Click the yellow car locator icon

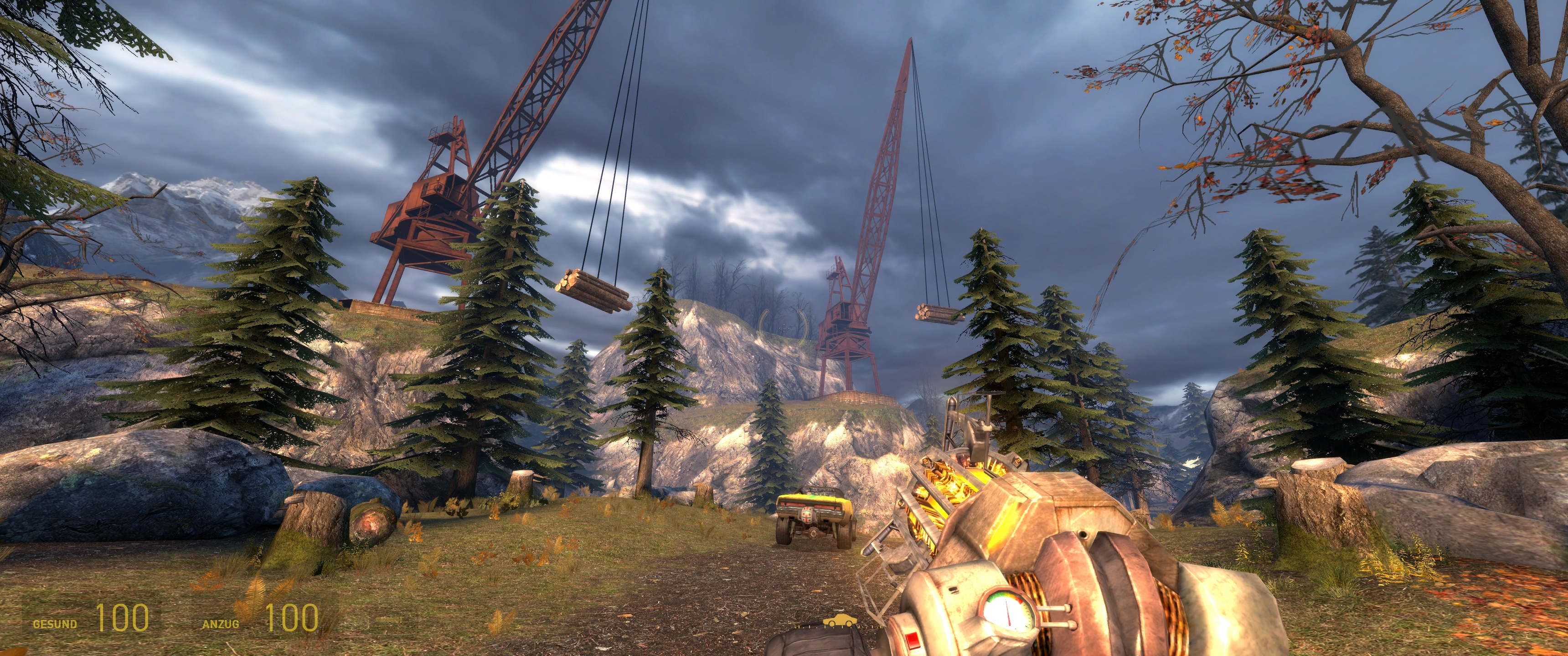(838, 621)
